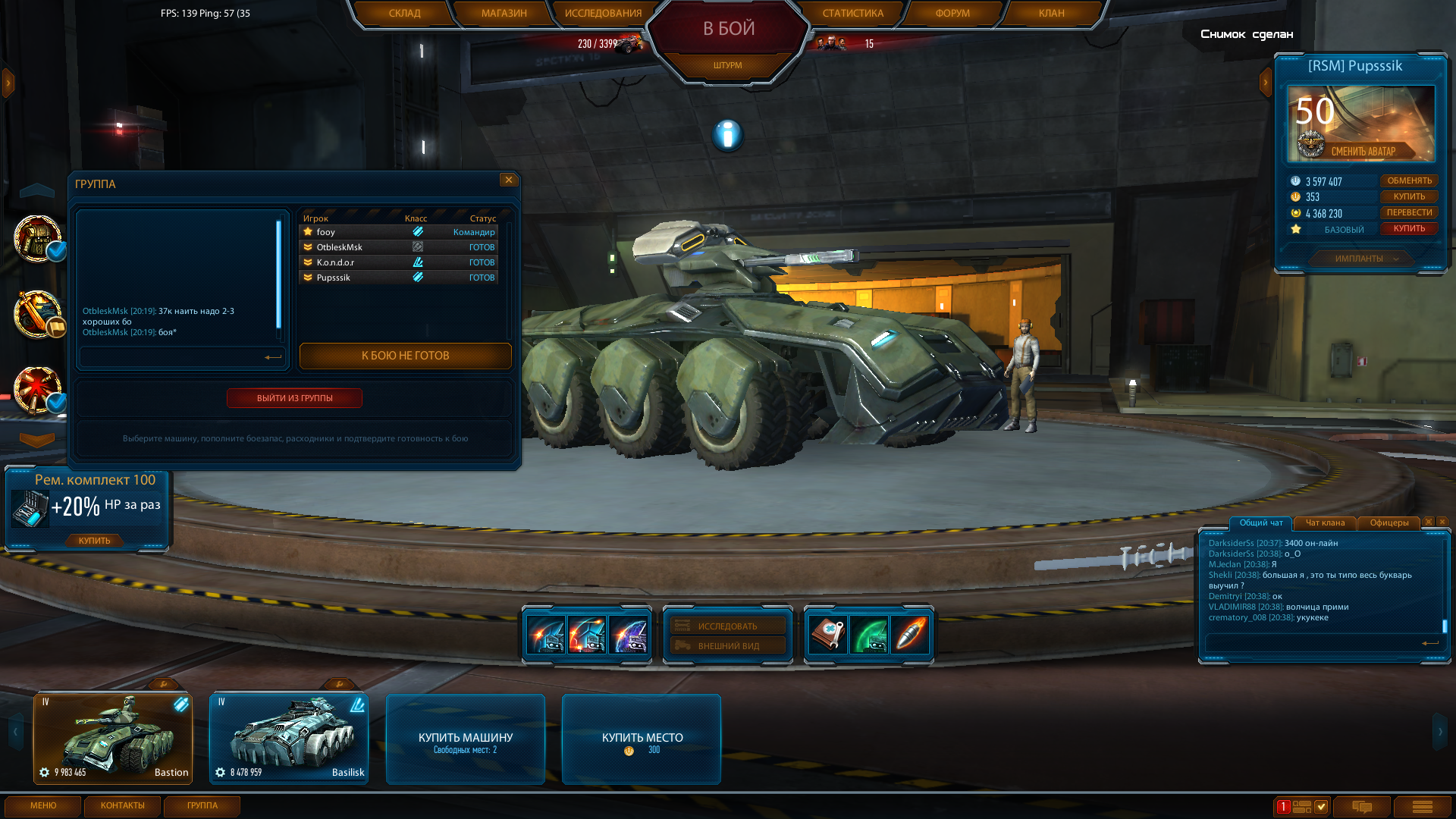The width and height of the screenshot is (1456, 819).
Task: Toggle the К БОЮ НЕ ГОТОВ button
Action: tap(405, 356)
